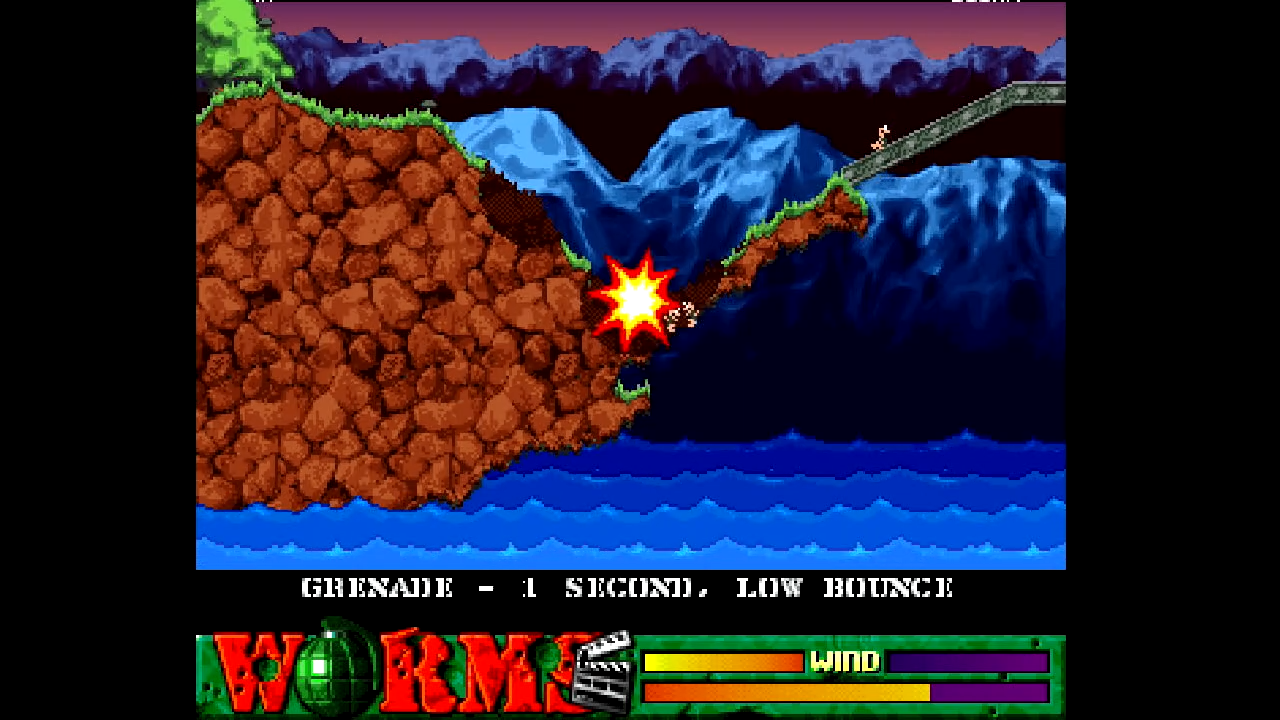Screen dimensions: 1280x720
Task: Click the green grenade weapon icon
Action: (321, 667)
